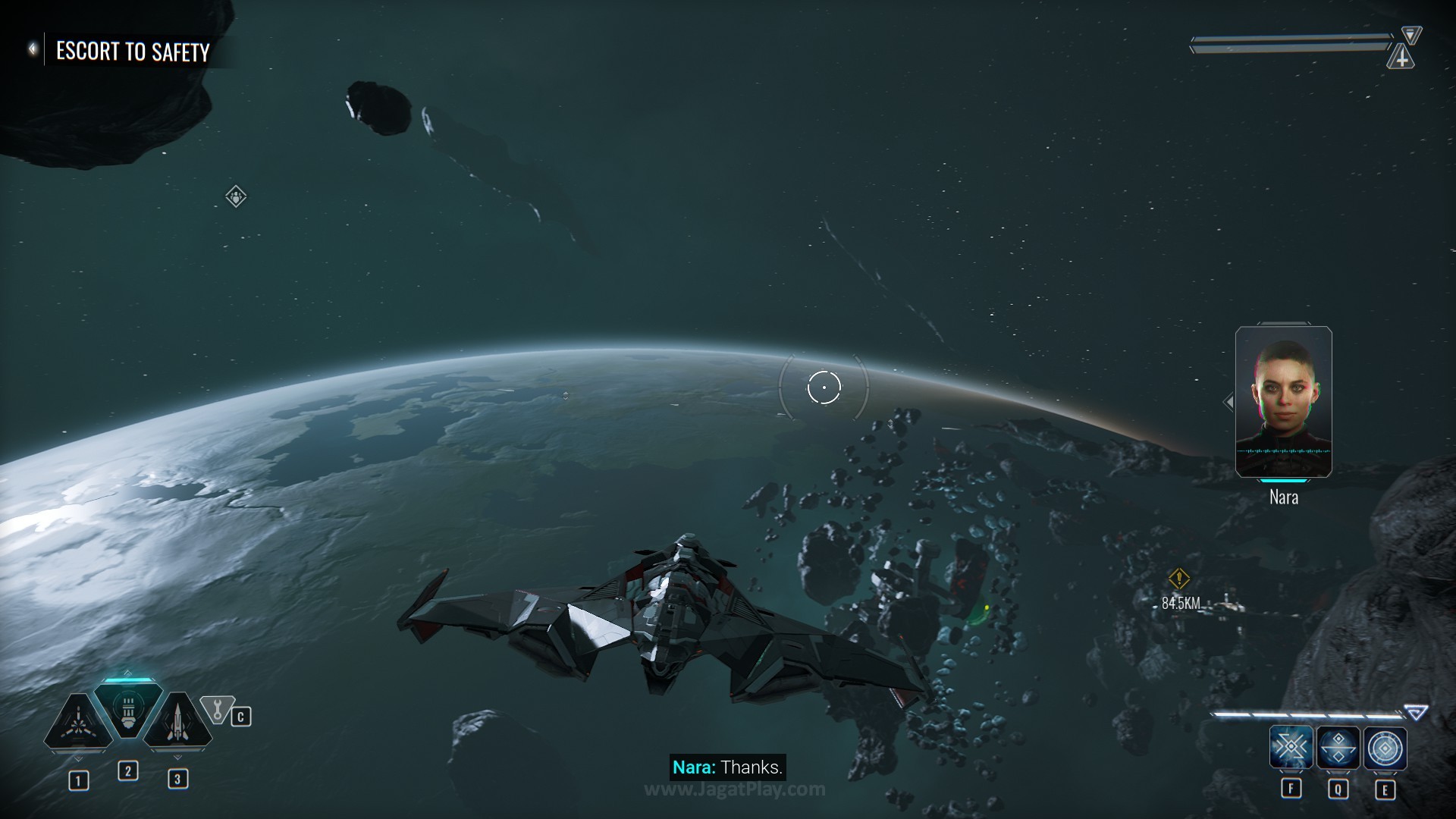Activate the twin-diamond ability
Viewport: 1456px width, 819px height.
[1338, 748]
